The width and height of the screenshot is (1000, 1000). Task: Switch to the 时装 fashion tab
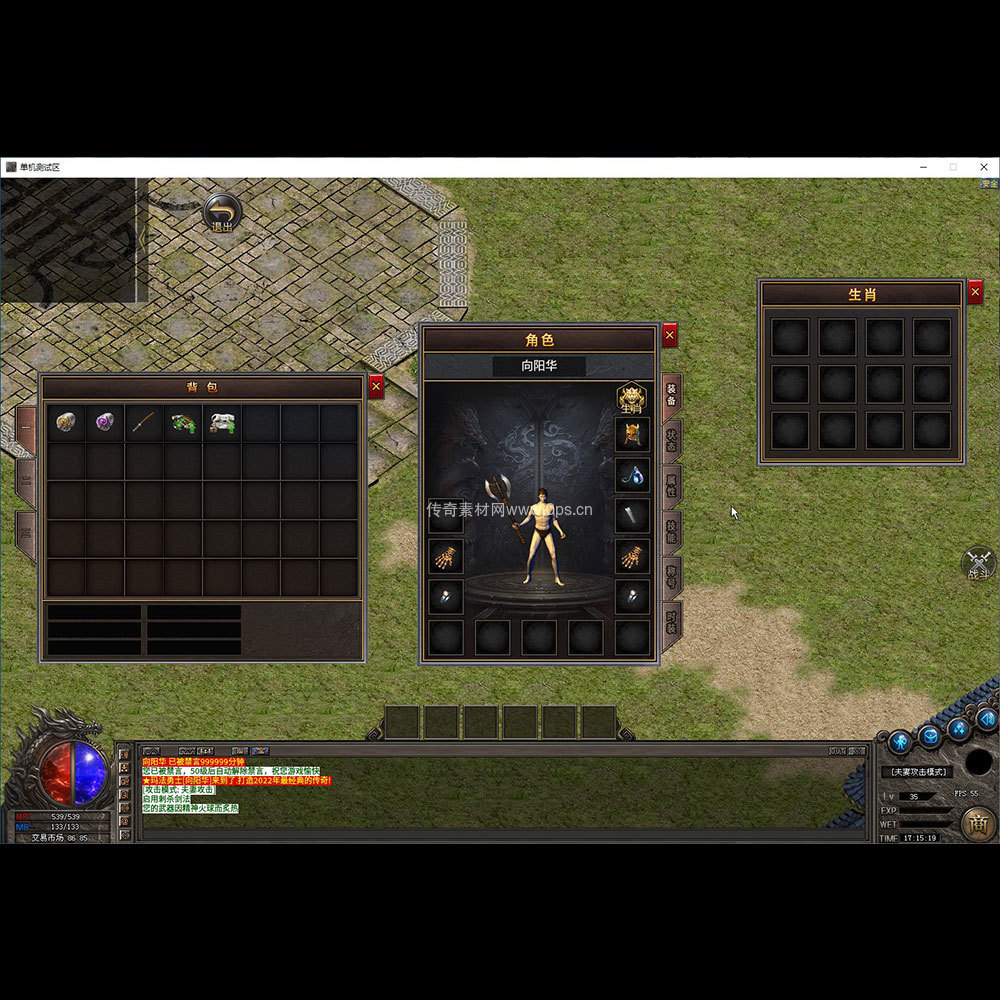pyautogui.click(x=672, y=620)
